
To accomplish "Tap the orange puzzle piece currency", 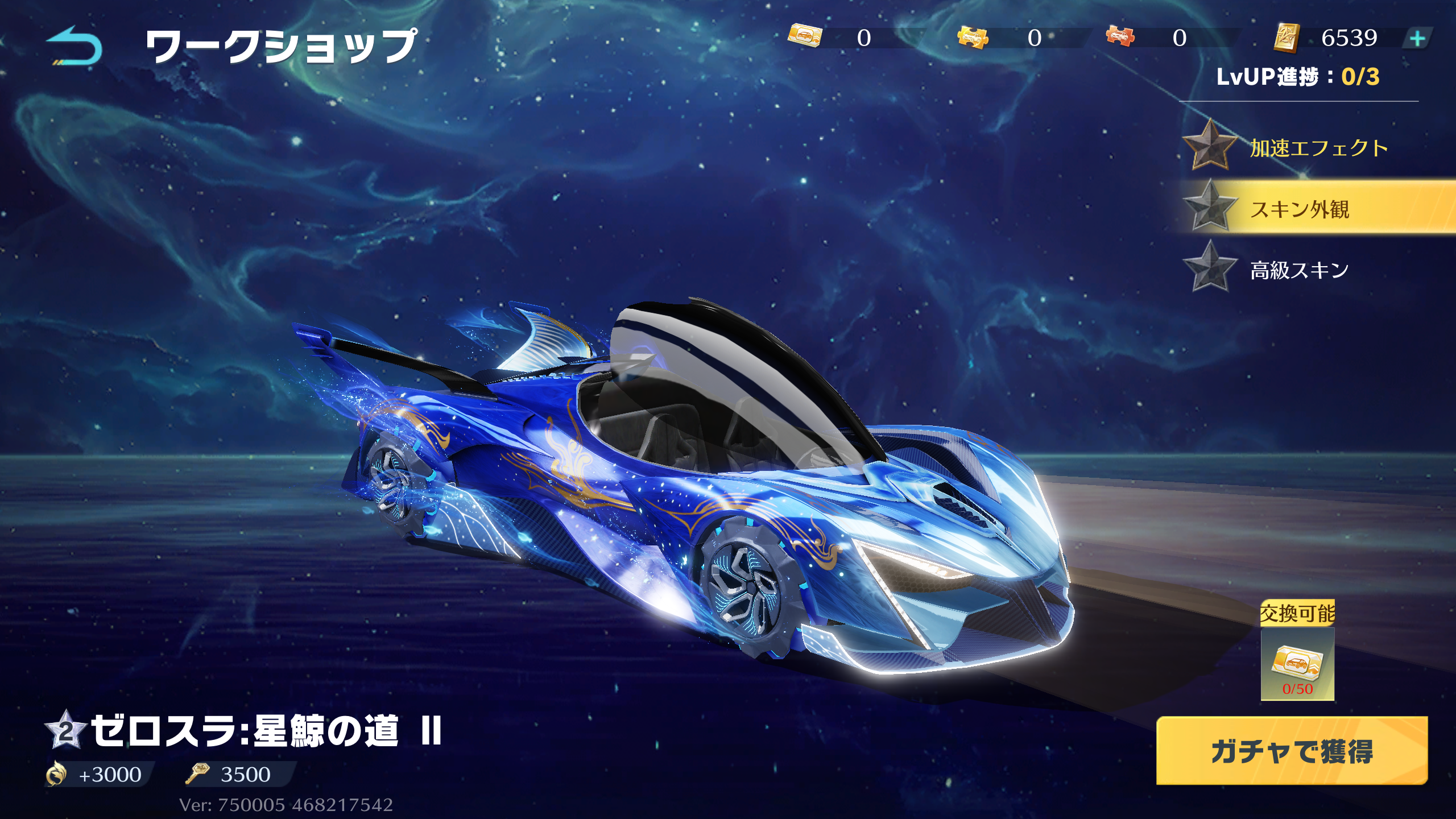I will click(1120, 37).
